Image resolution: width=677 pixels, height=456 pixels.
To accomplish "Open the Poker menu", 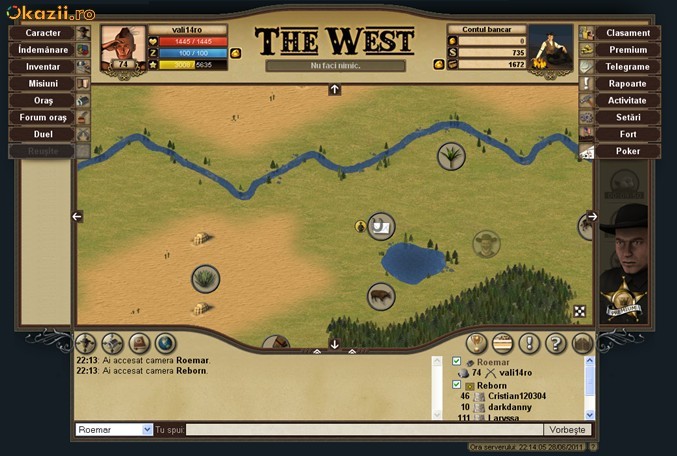I will pyautogui.click(x=627, y=151).
